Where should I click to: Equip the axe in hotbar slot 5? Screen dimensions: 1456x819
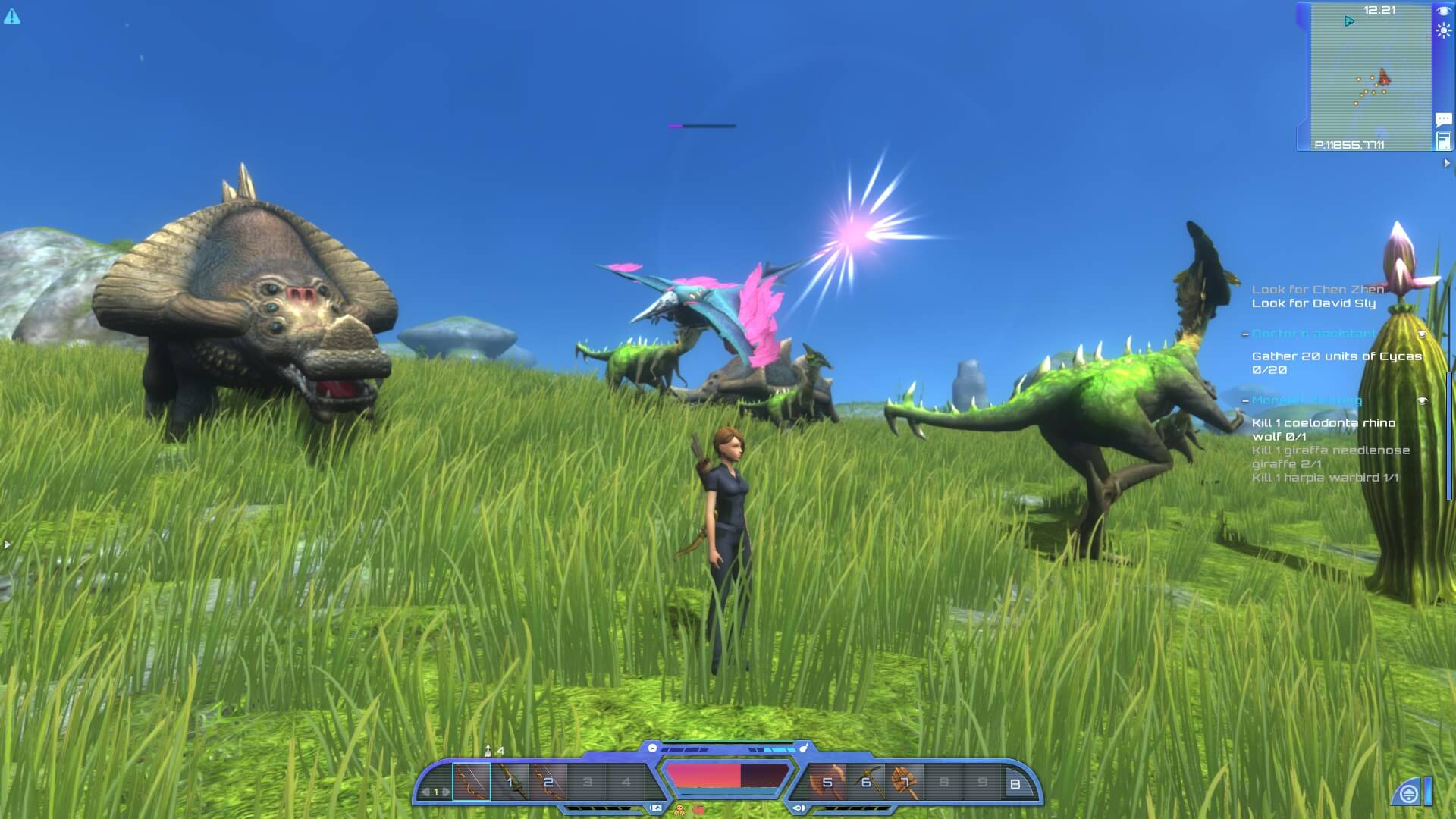point(827,782)
